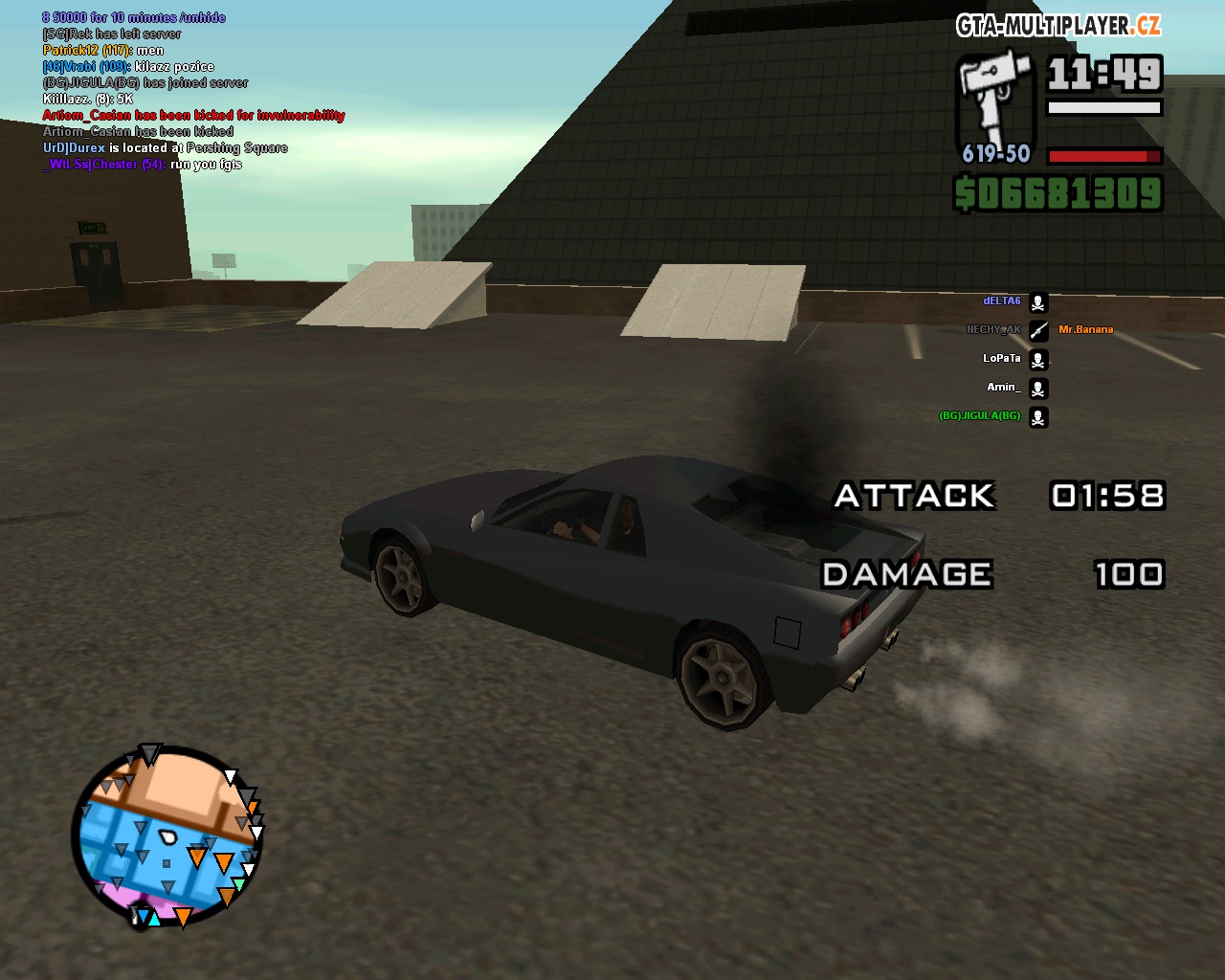The height and width of the screenshot is (980, 1225).
Task: Click the skull icon beside Amin_
Action: tap(1037, 389)
